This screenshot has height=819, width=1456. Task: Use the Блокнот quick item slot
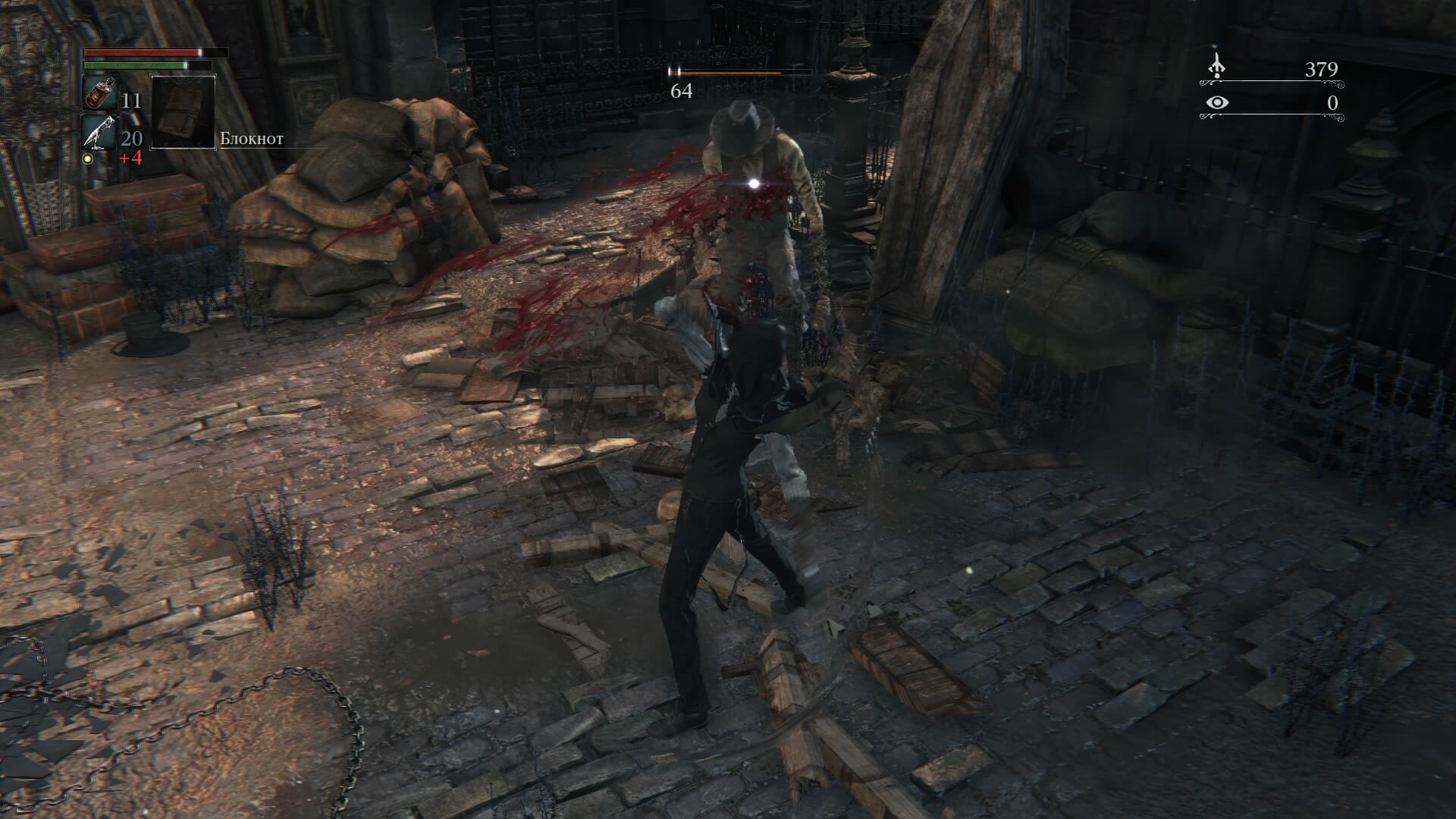point(183,111)
